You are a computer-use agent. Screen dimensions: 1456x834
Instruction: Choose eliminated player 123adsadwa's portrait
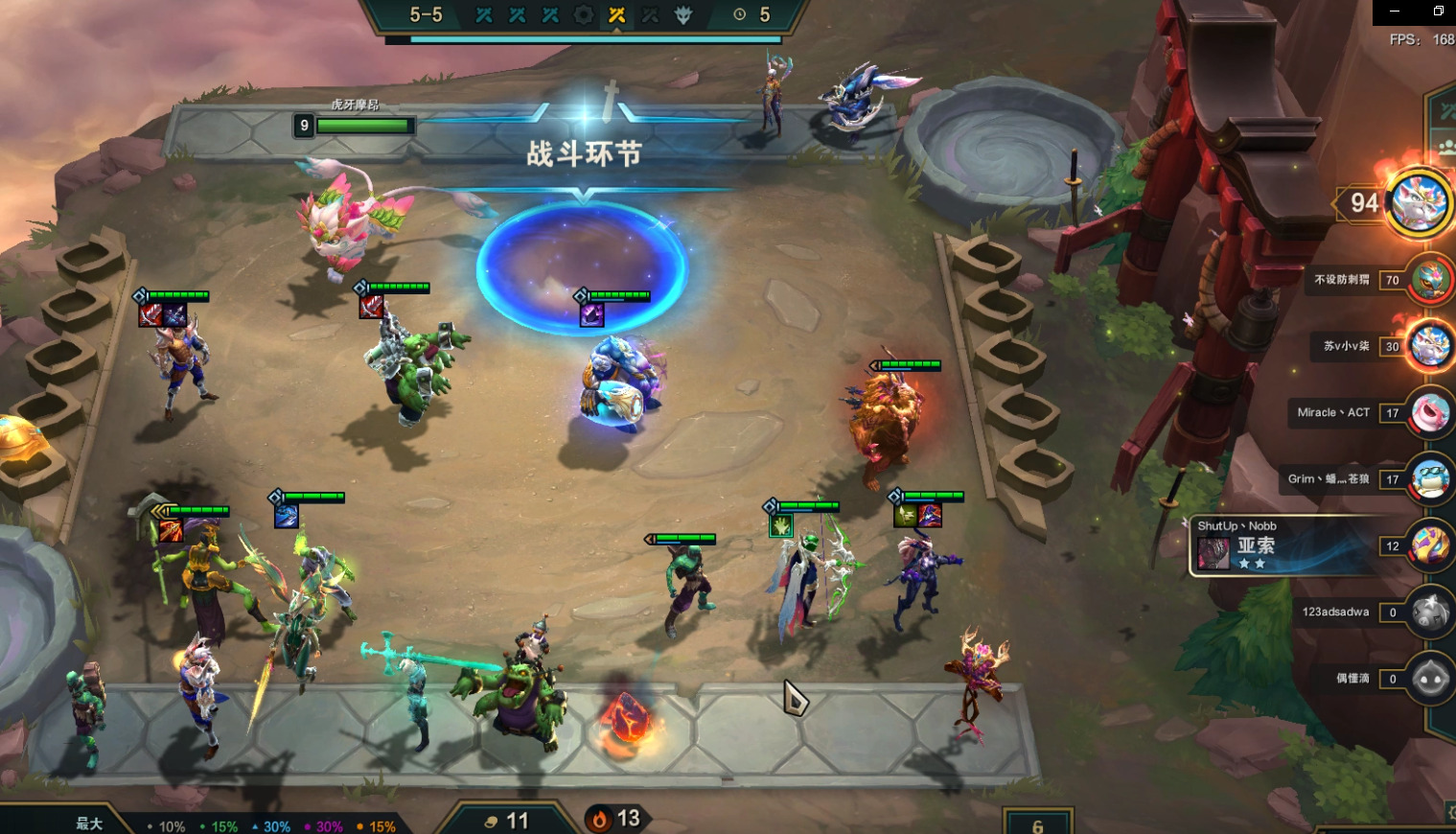1429,613
